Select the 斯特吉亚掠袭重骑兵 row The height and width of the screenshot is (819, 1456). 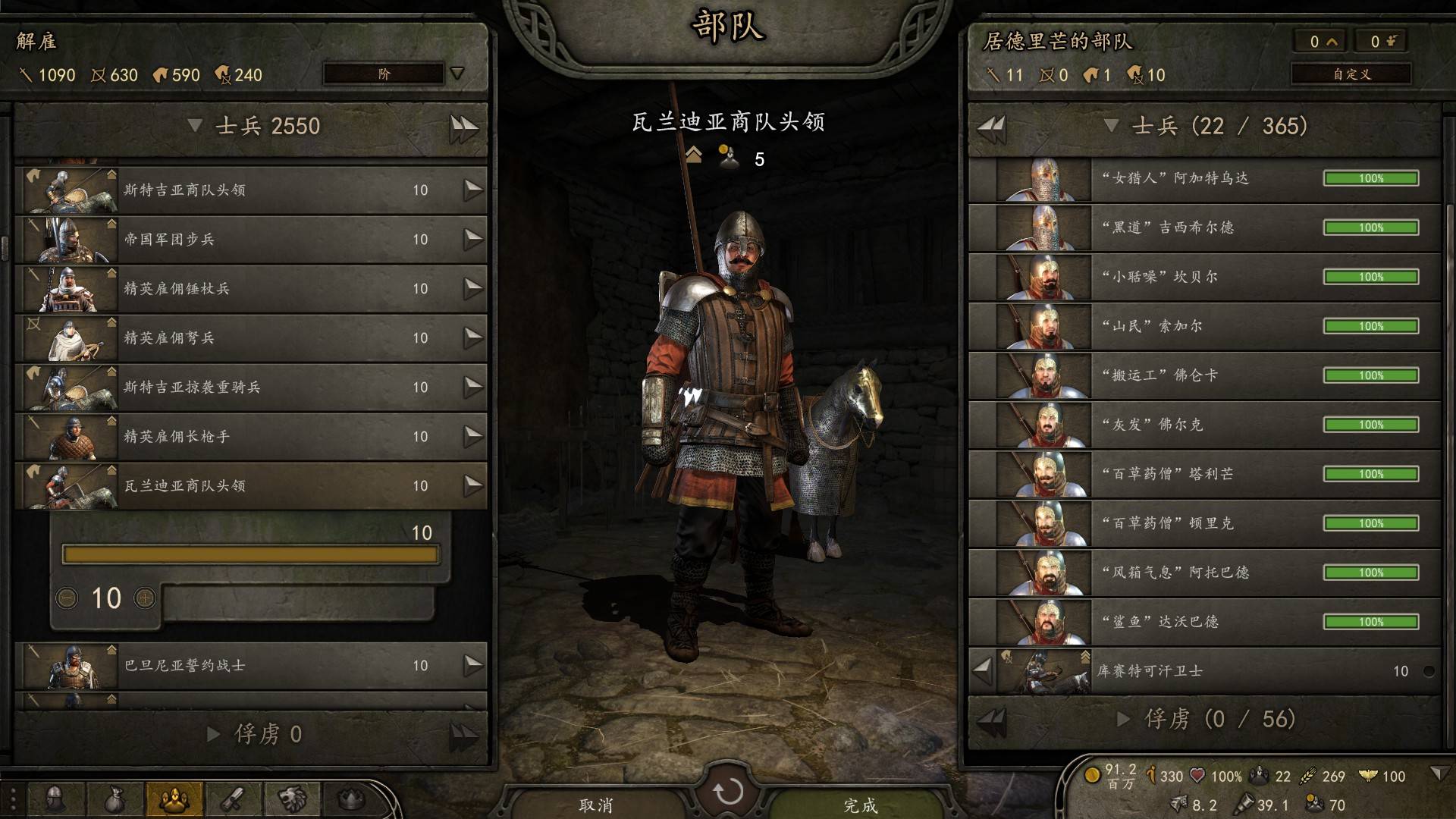pos(250,387)
